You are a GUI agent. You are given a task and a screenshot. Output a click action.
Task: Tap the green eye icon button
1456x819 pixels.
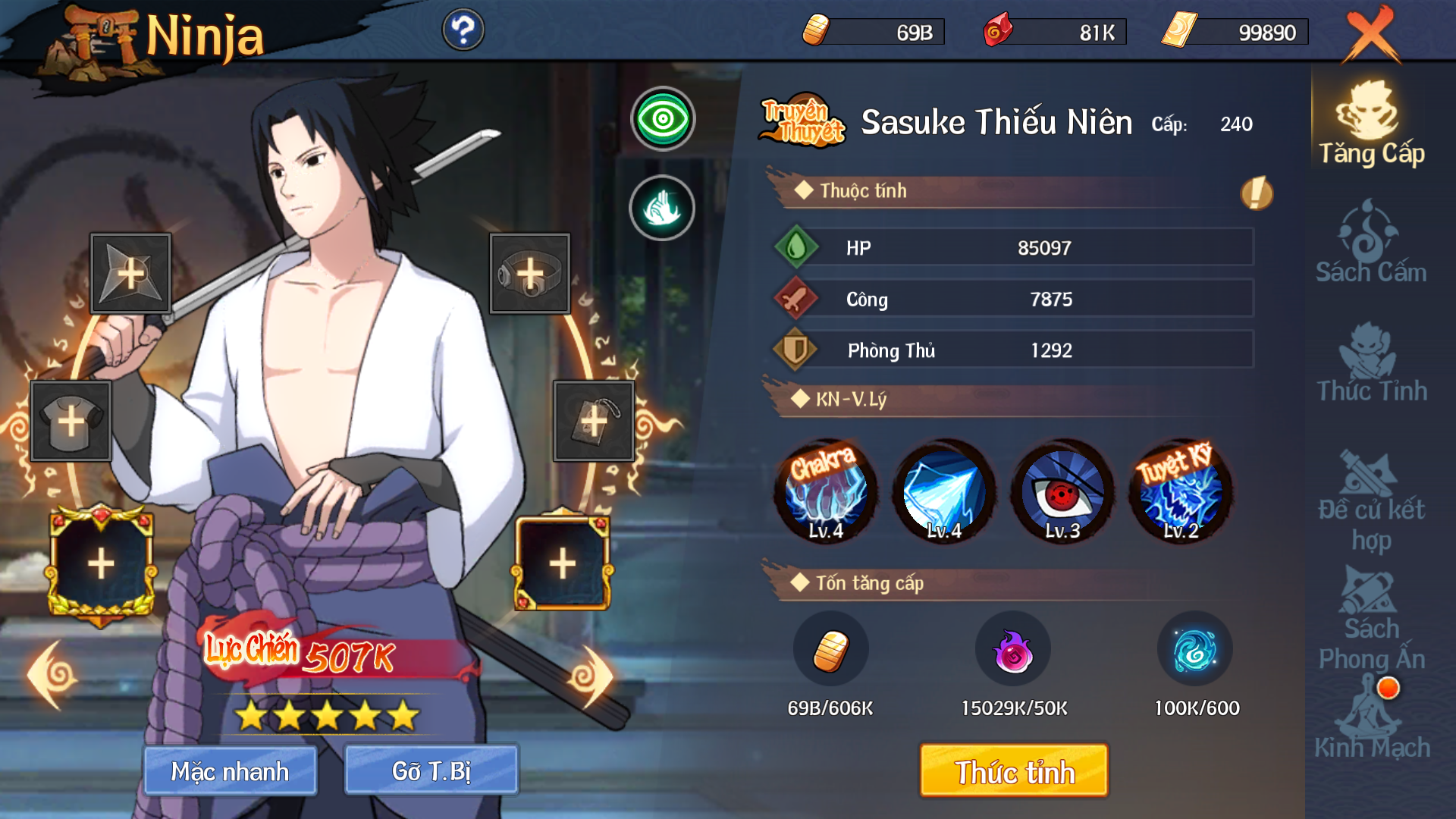[663, 119]
